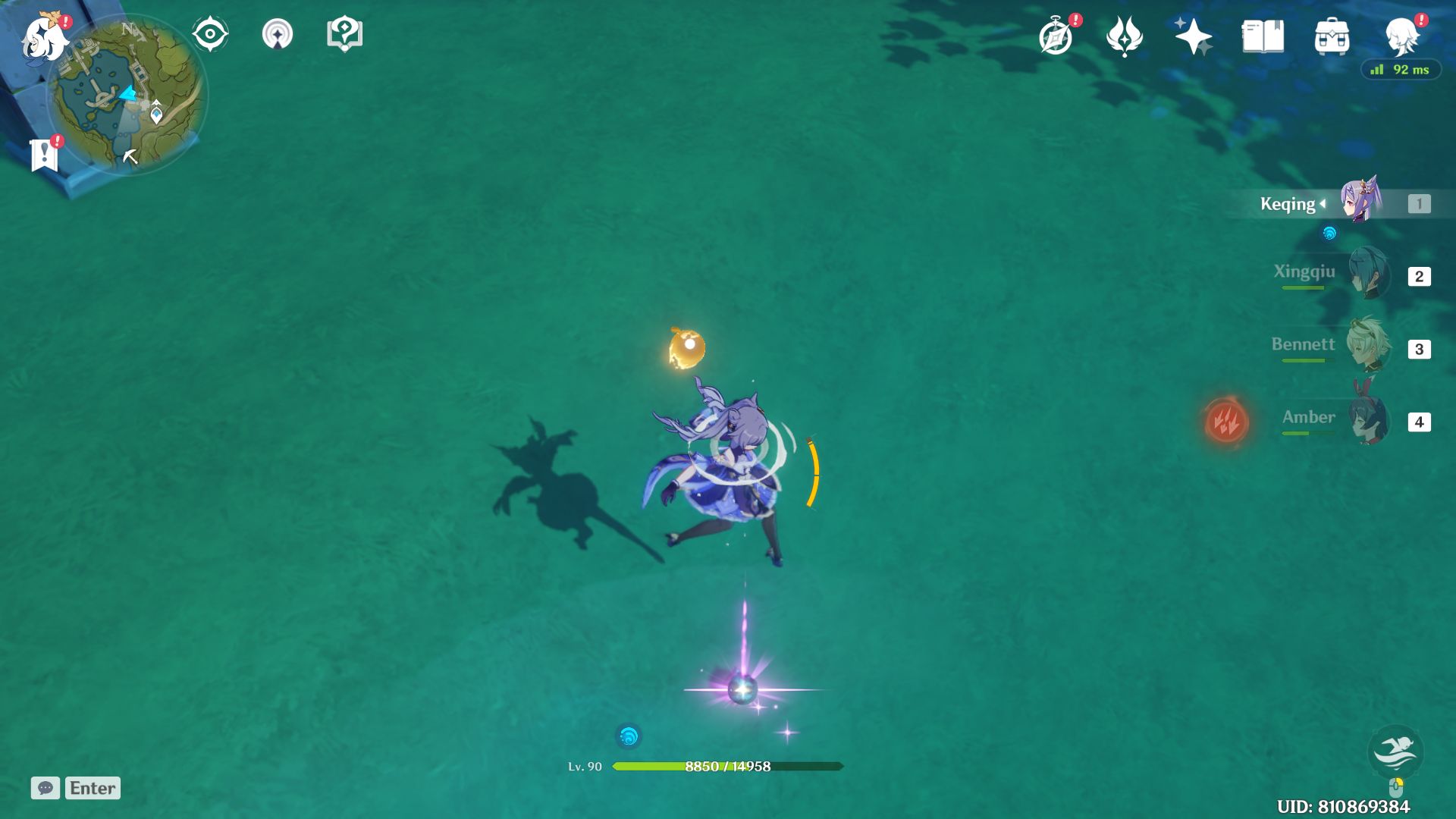
Task: Activate Amber's red elemental burst icon
Action: tap(1226, 421)
